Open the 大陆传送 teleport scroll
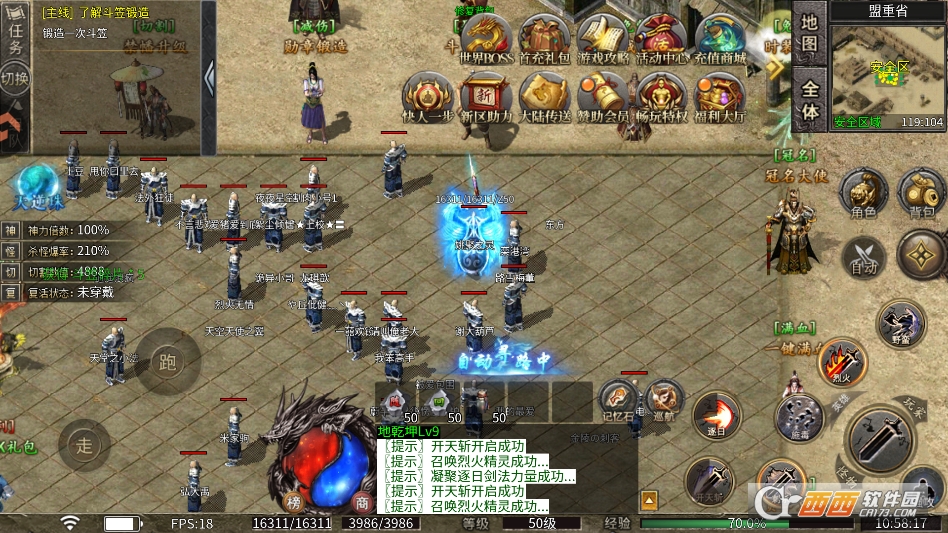The height and width of the screenshot is (533, 948). pyautogui.click(x=545, y=97)
